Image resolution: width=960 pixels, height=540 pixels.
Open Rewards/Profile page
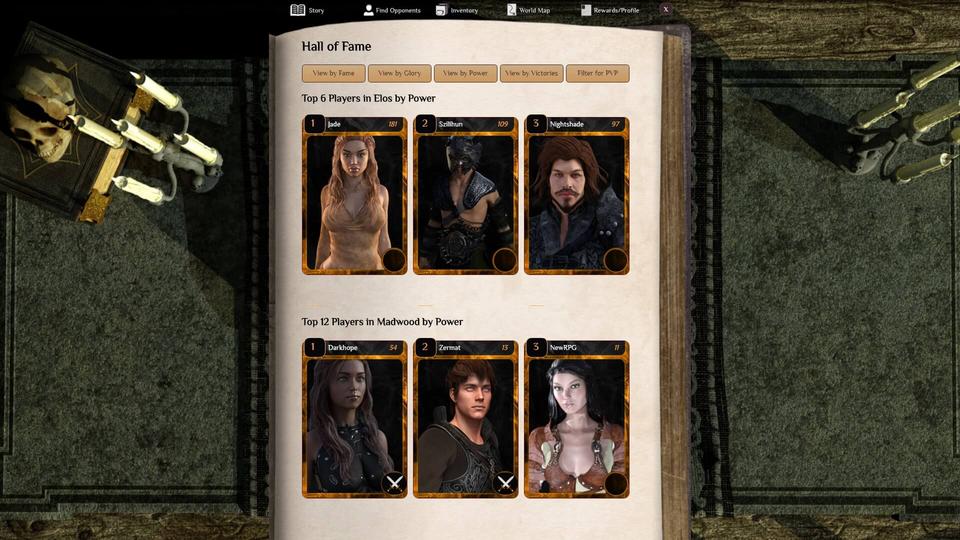pyautogui.click(x=610, y=10)
